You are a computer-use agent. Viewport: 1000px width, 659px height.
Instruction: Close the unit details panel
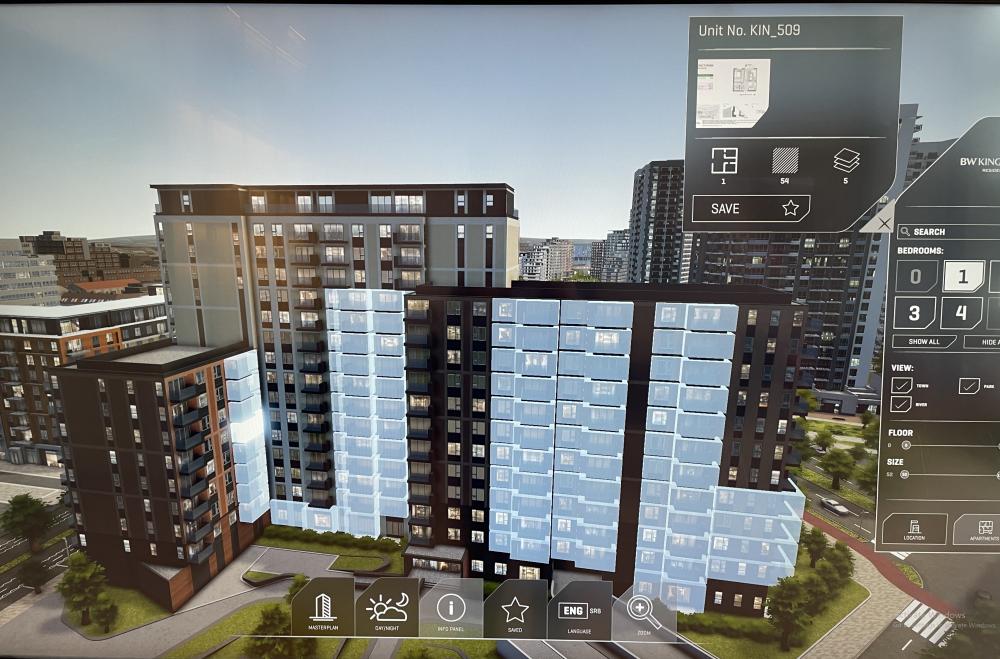[882, 223]
